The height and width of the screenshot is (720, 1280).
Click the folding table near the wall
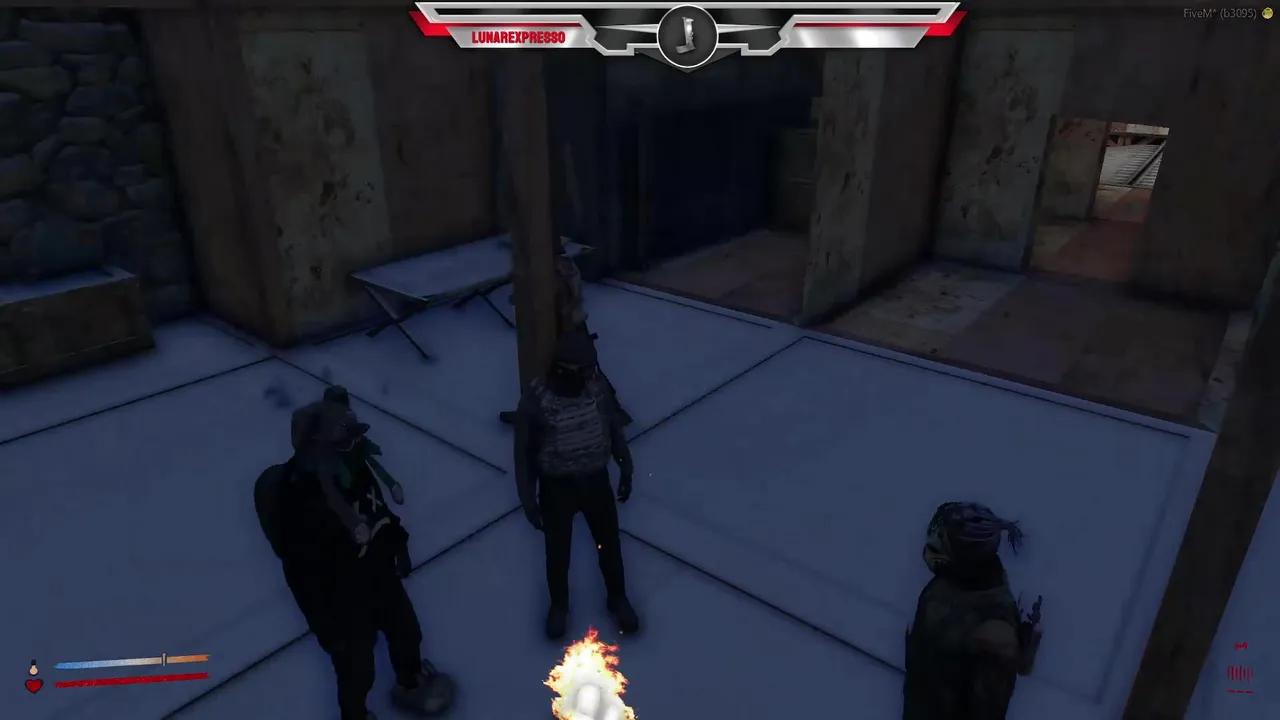pyautogui.click(x=430, y=300)
